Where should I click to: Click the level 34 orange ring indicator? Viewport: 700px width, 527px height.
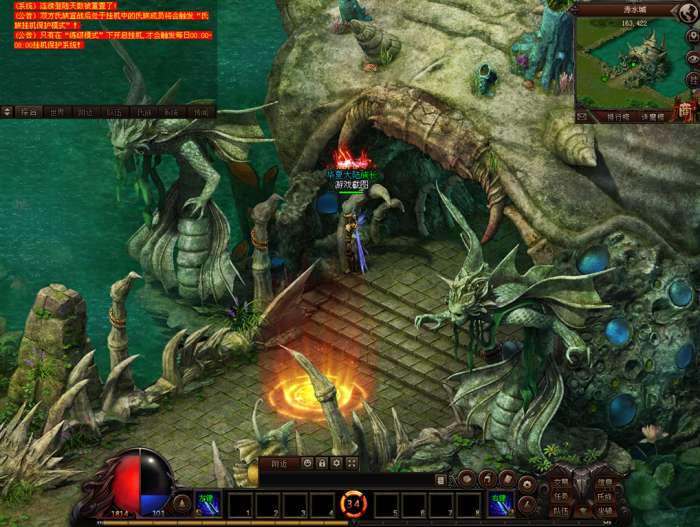(354, 503)
